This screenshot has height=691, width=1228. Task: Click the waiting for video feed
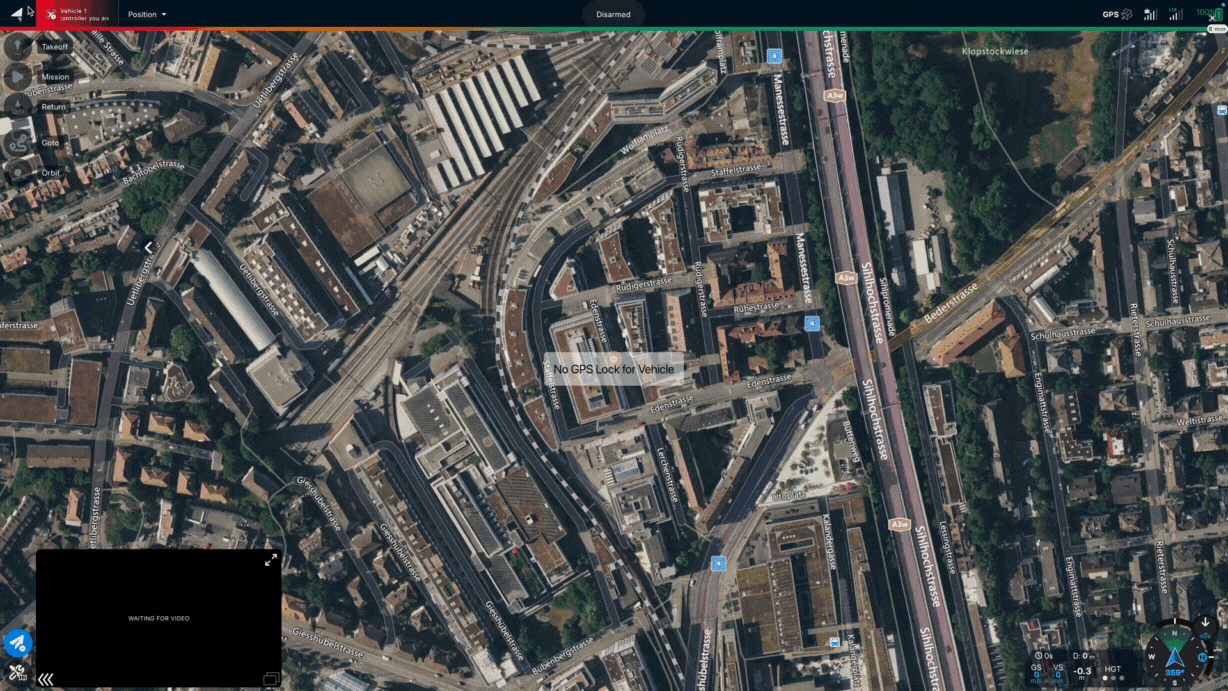point(158,618)
